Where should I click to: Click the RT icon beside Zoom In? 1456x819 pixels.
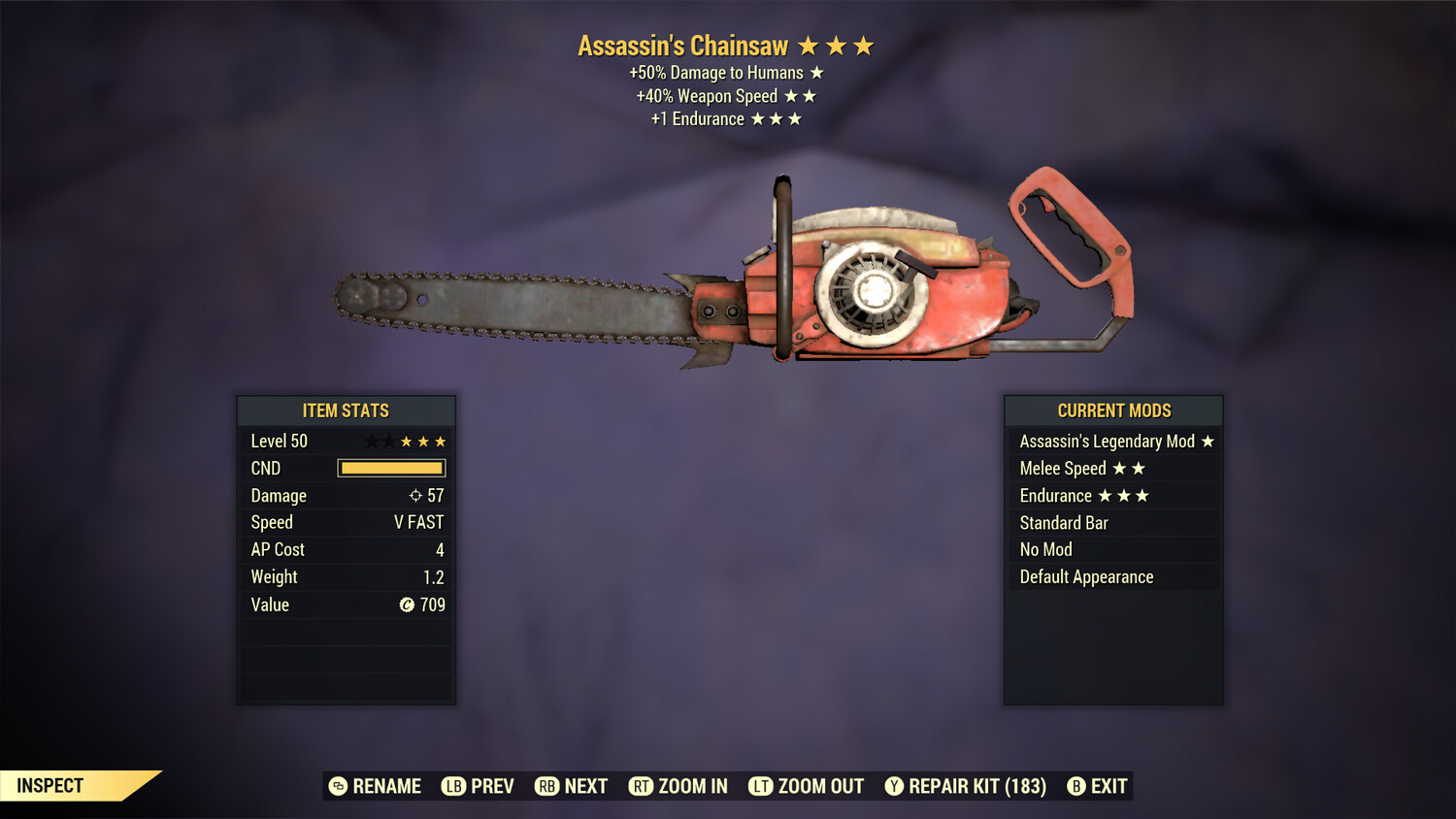(x=642, y=786)
